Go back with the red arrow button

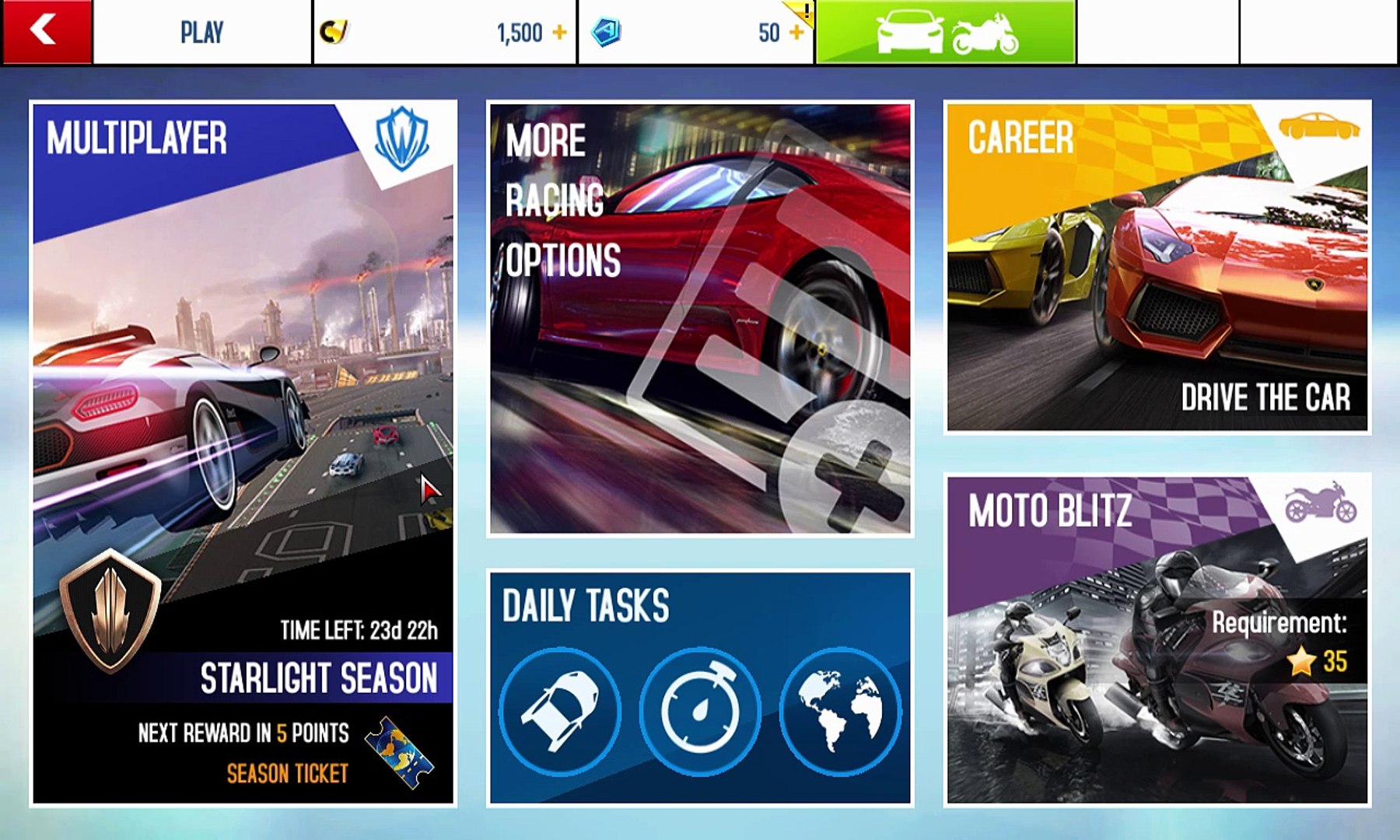coord(46,32)
